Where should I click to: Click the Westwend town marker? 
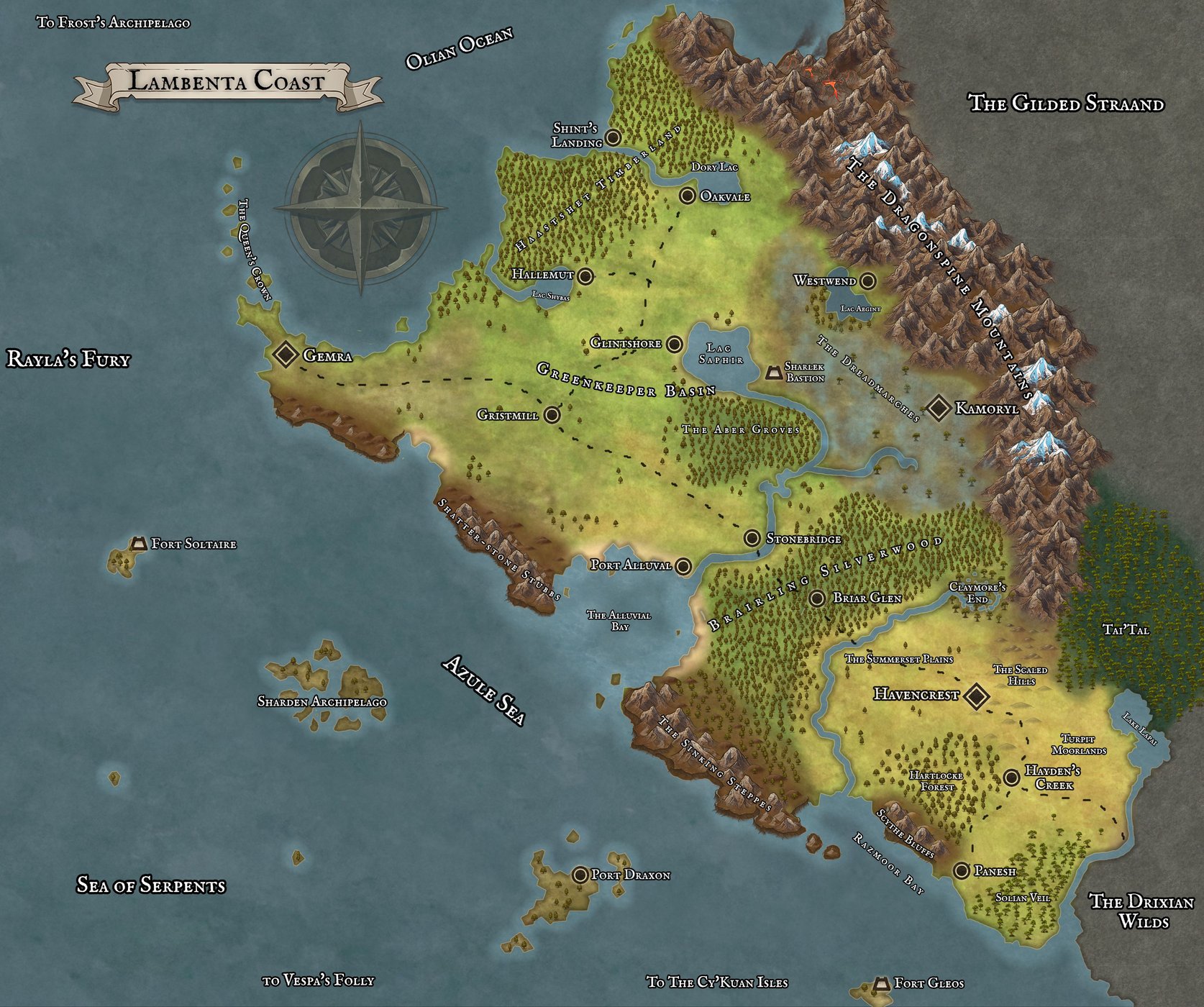pos(868,281)
